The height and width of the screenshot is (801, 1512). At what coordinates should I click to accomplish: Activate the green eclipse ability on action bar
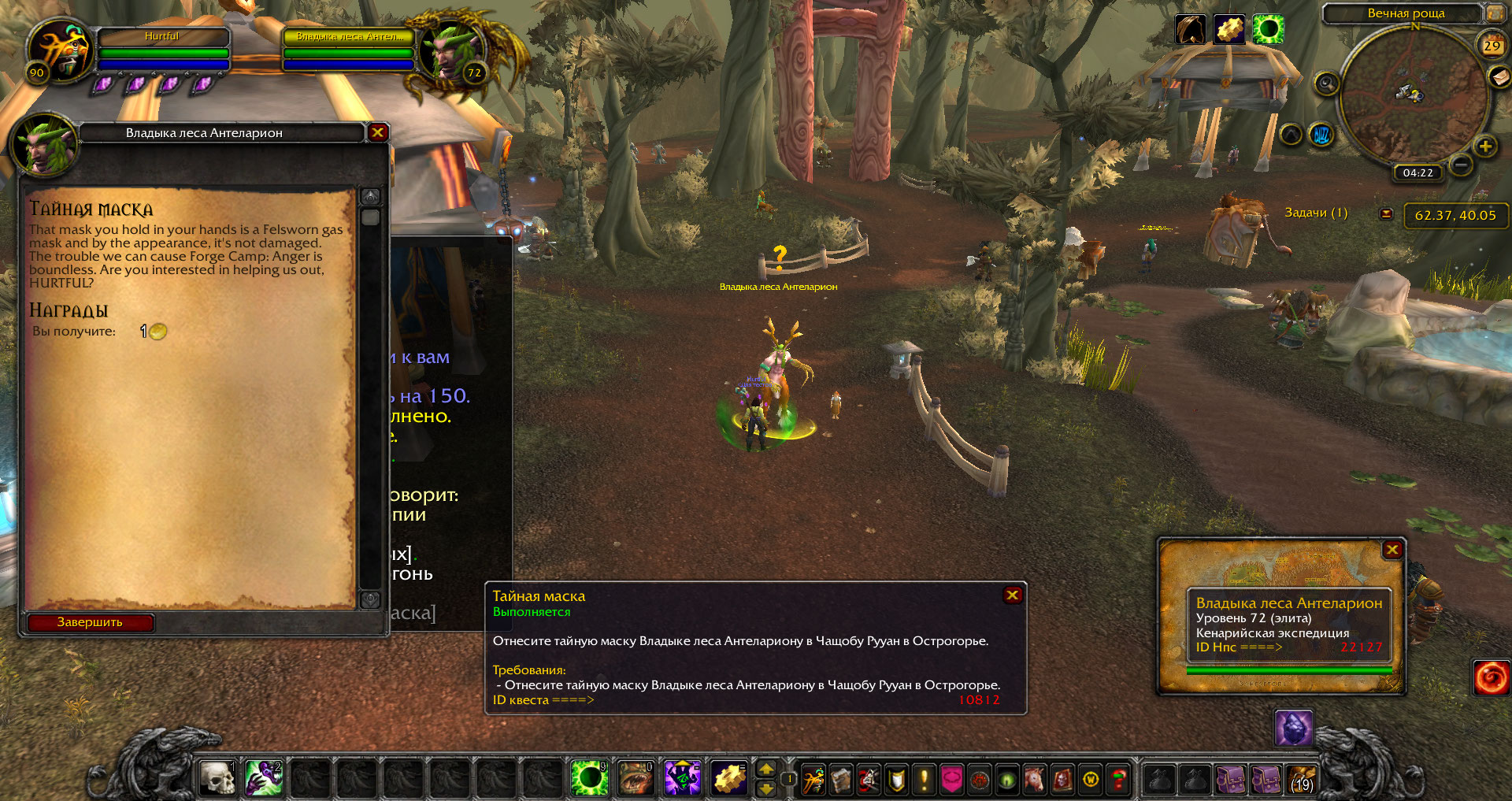[x=589, y=778]
